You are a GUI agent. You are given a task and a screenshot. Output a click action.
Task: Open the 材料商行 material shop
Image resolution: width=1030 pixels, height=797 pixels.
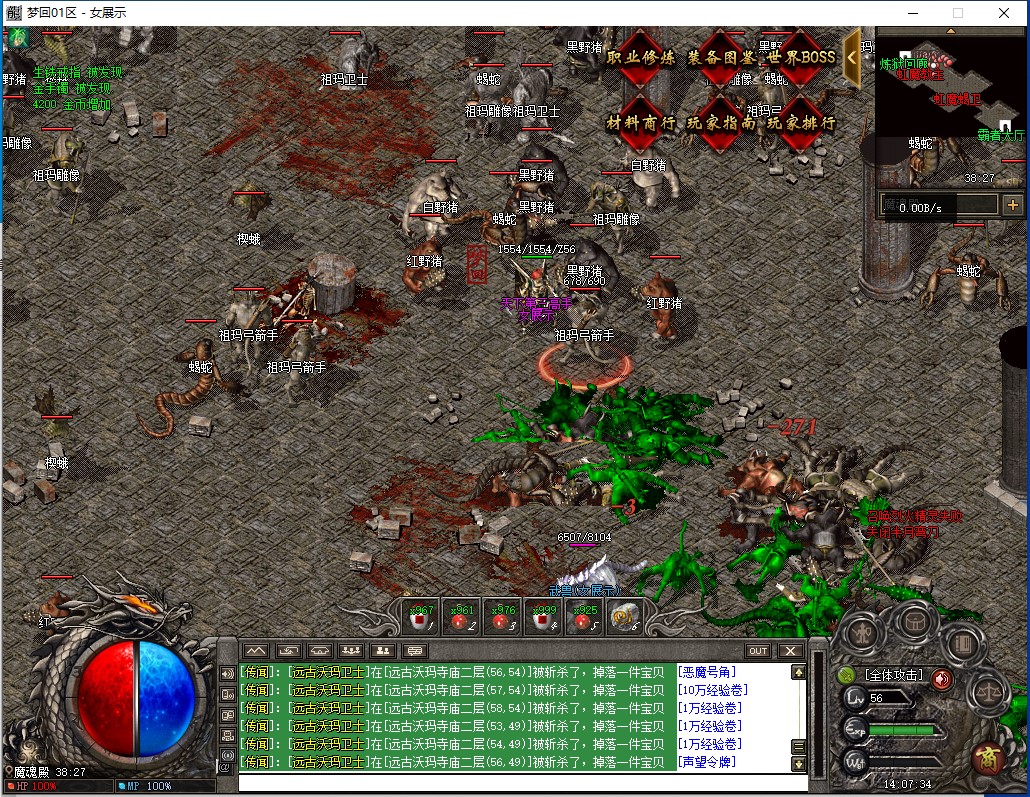(x=641, y=123)
